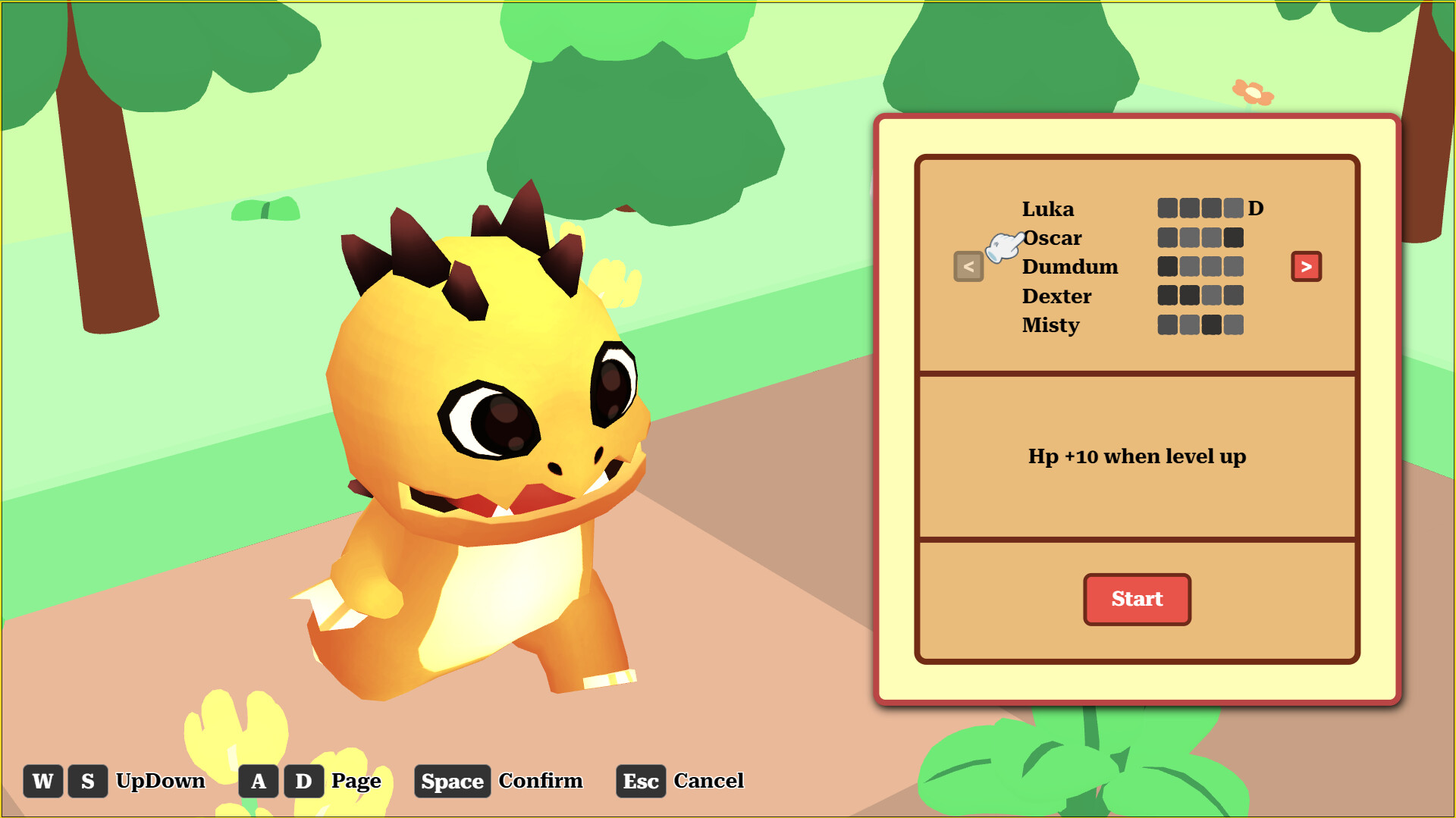Click the A page key icon

[x=259, y=781]
